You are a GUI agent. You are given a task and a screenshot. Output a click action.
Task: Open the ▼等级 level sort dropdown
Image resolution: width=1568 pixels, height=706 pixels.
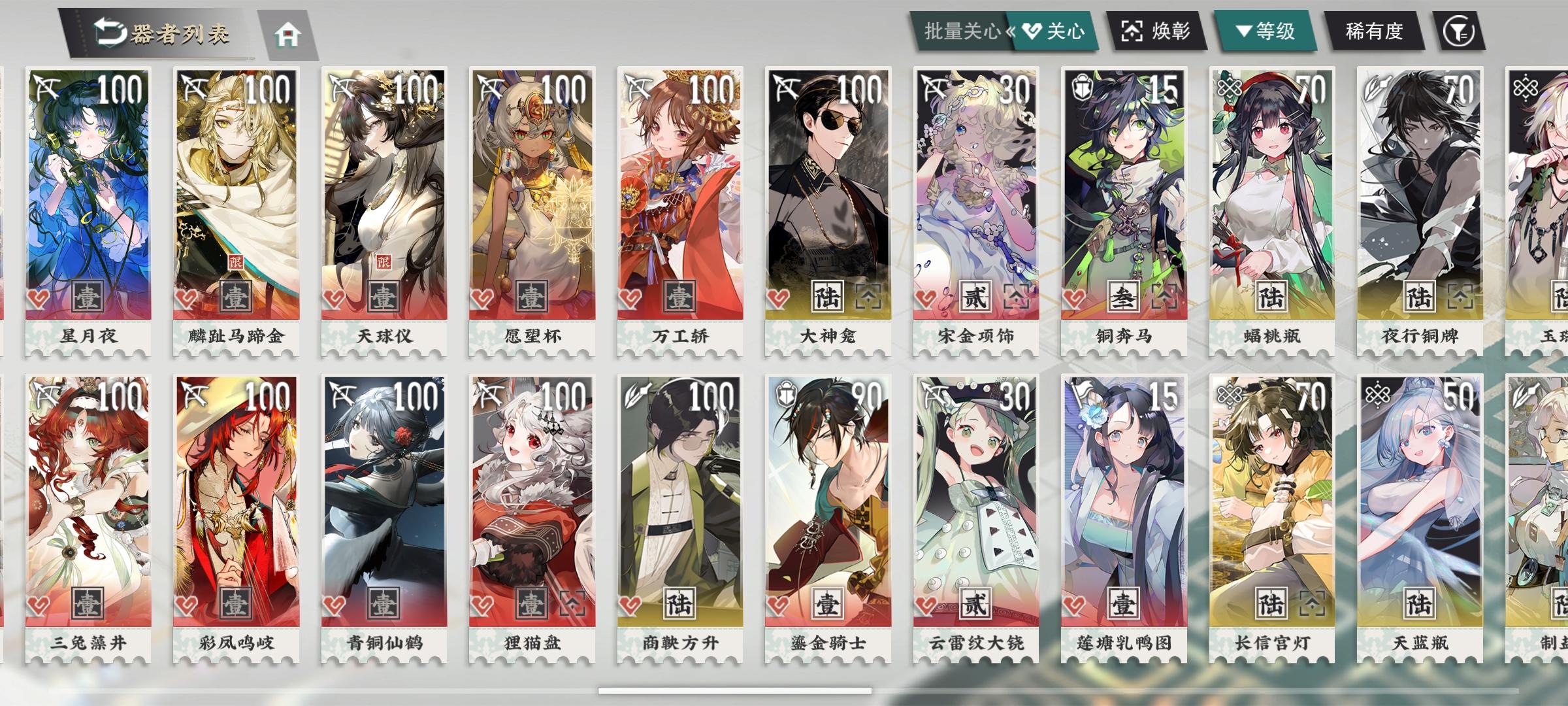coord(1264,31)
